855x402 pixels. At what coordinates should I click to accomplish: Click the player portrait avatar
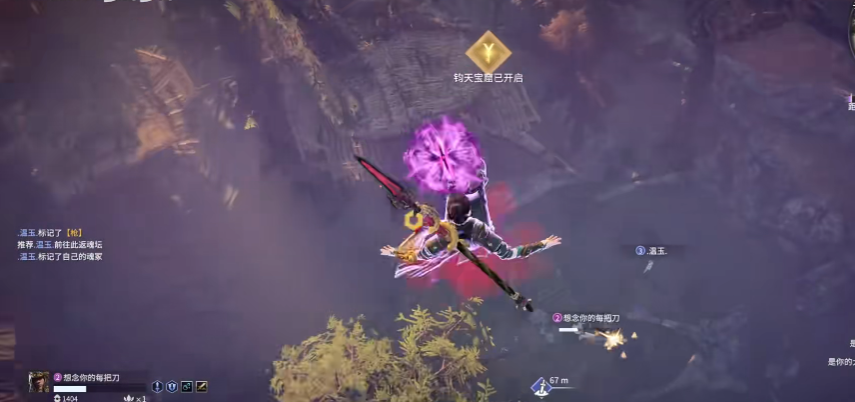point(39,381)
